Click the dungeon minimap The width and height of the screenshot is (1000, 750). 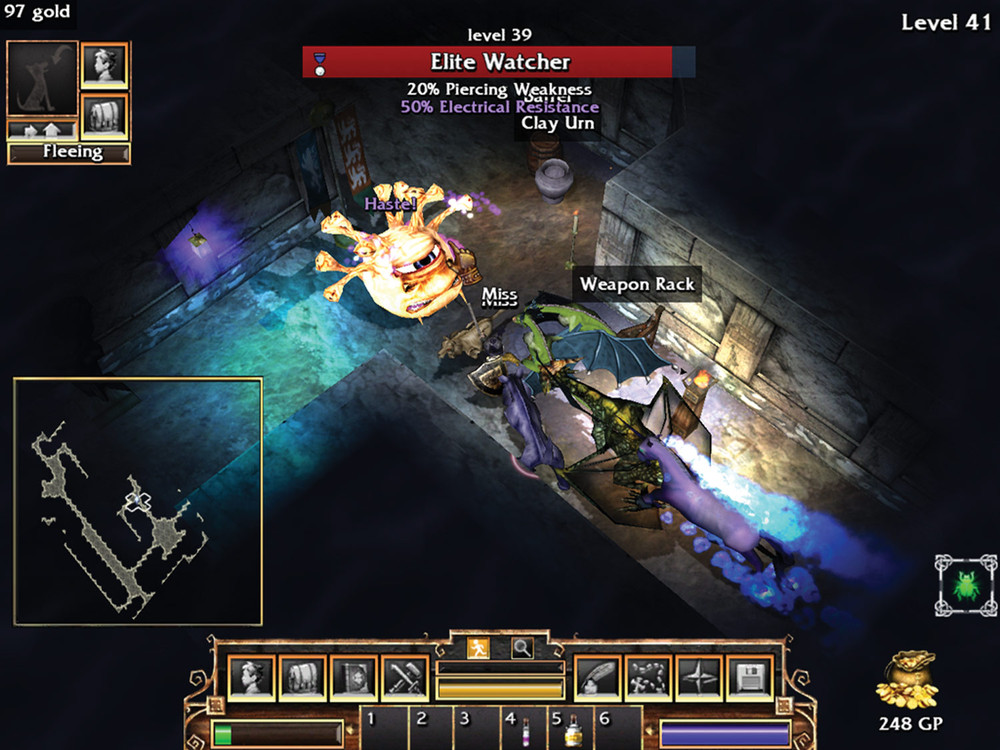138,501
